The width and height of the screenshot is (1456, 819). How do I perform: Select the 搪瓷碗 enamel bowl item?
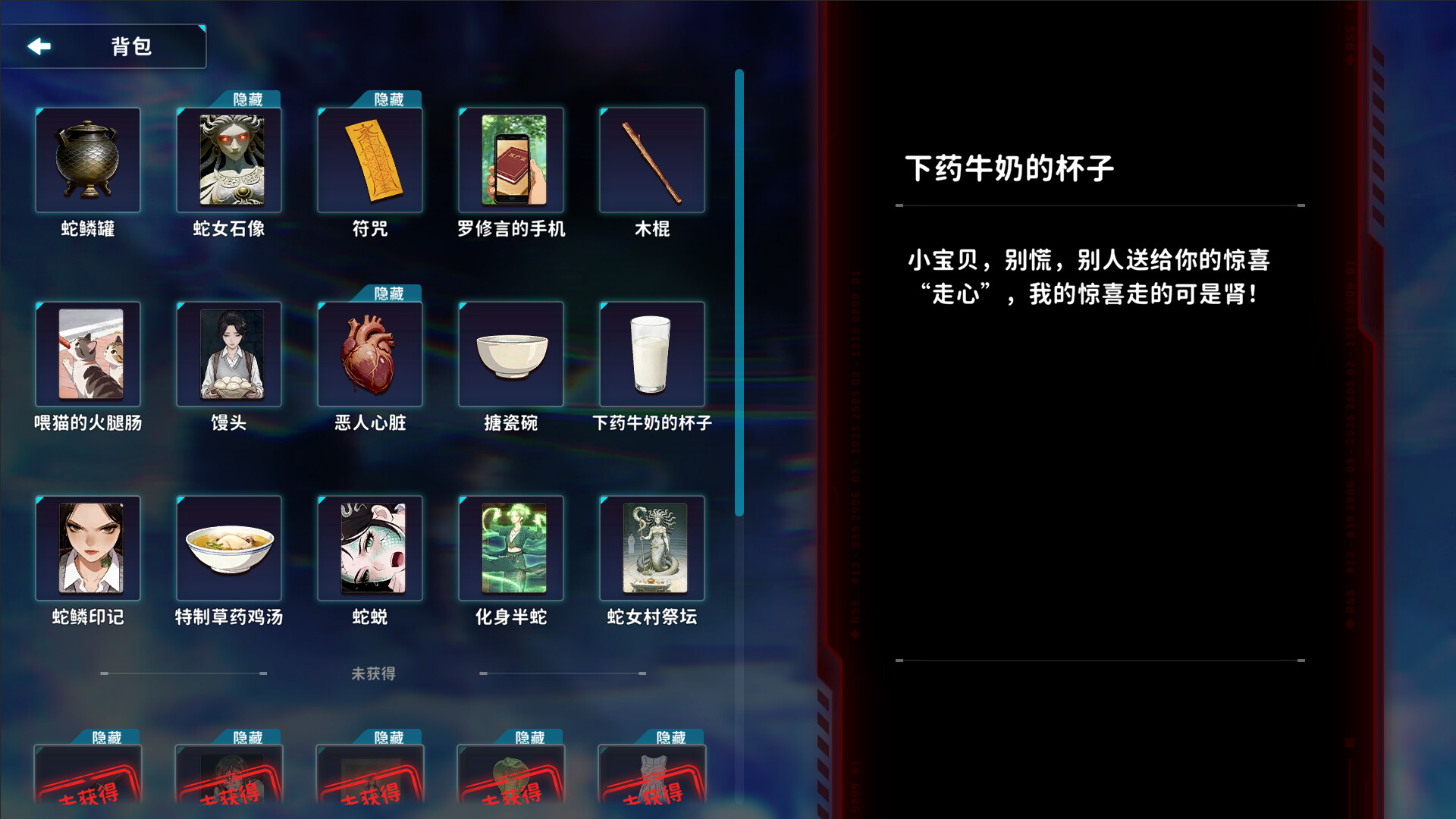[x=510, y=353]
